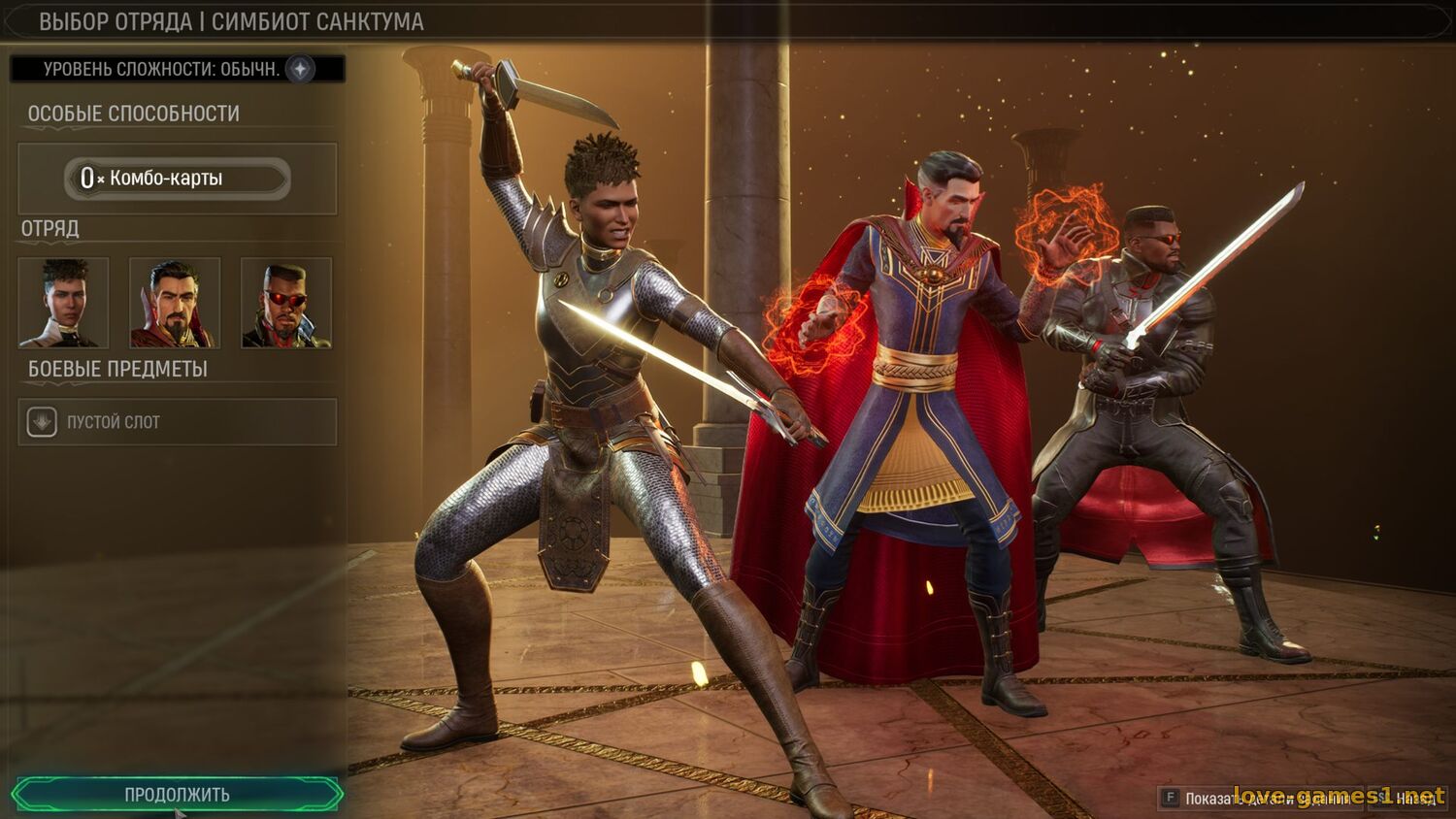Open the empty combat item slot
Screen dimensions: 1456x819
pyautogui.click(x=178, y=422)
